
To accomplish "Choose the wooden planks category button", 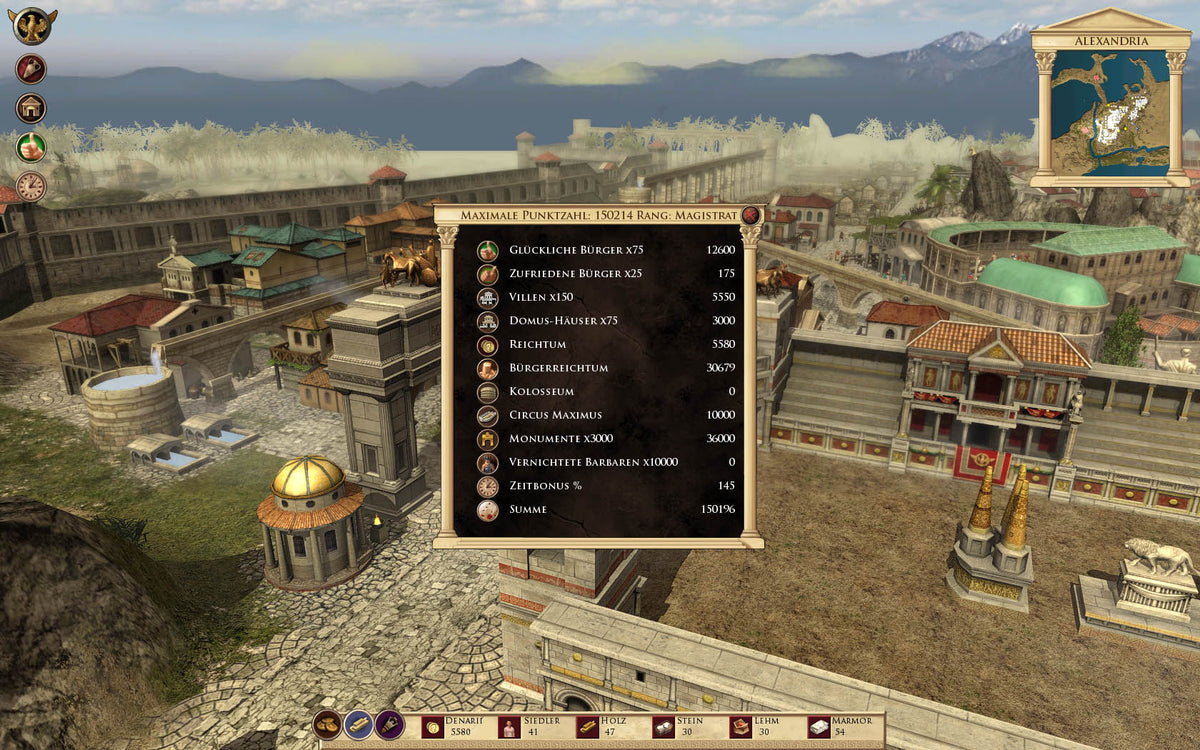I will coord(358,725).
